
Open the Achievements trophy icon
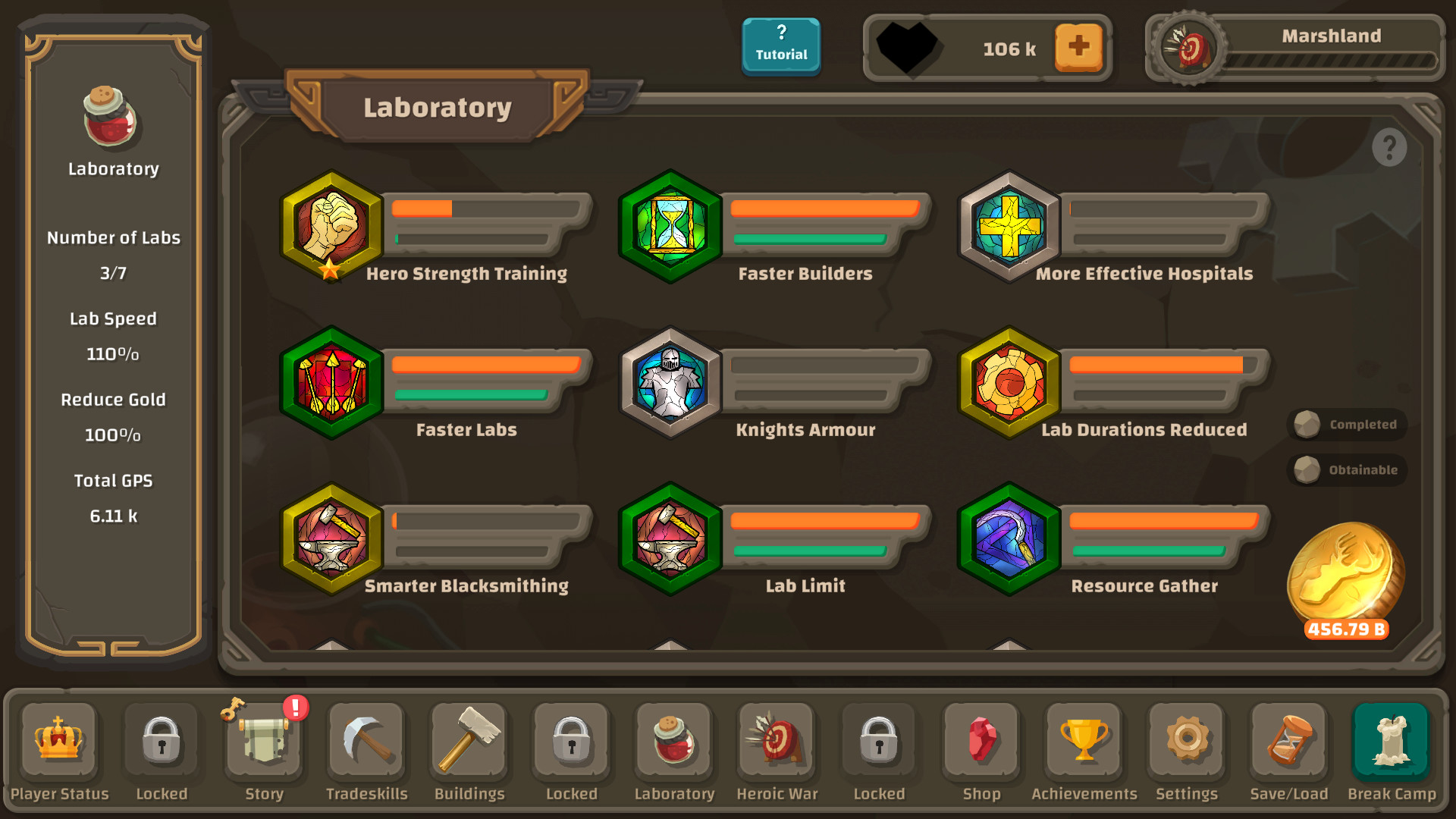(1084, 747)
